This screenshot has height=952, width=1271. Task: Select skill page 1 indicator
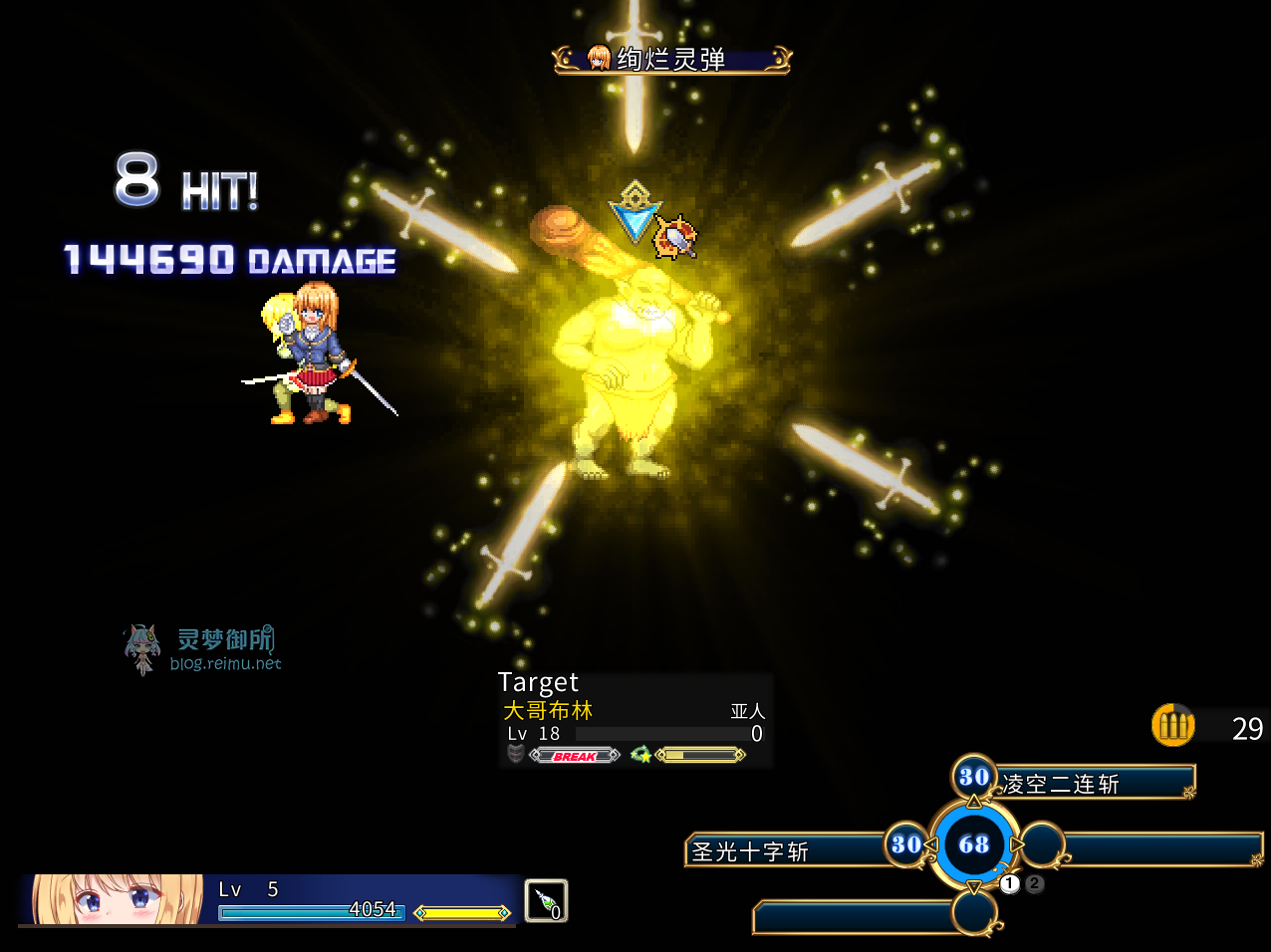(1010, 883)
